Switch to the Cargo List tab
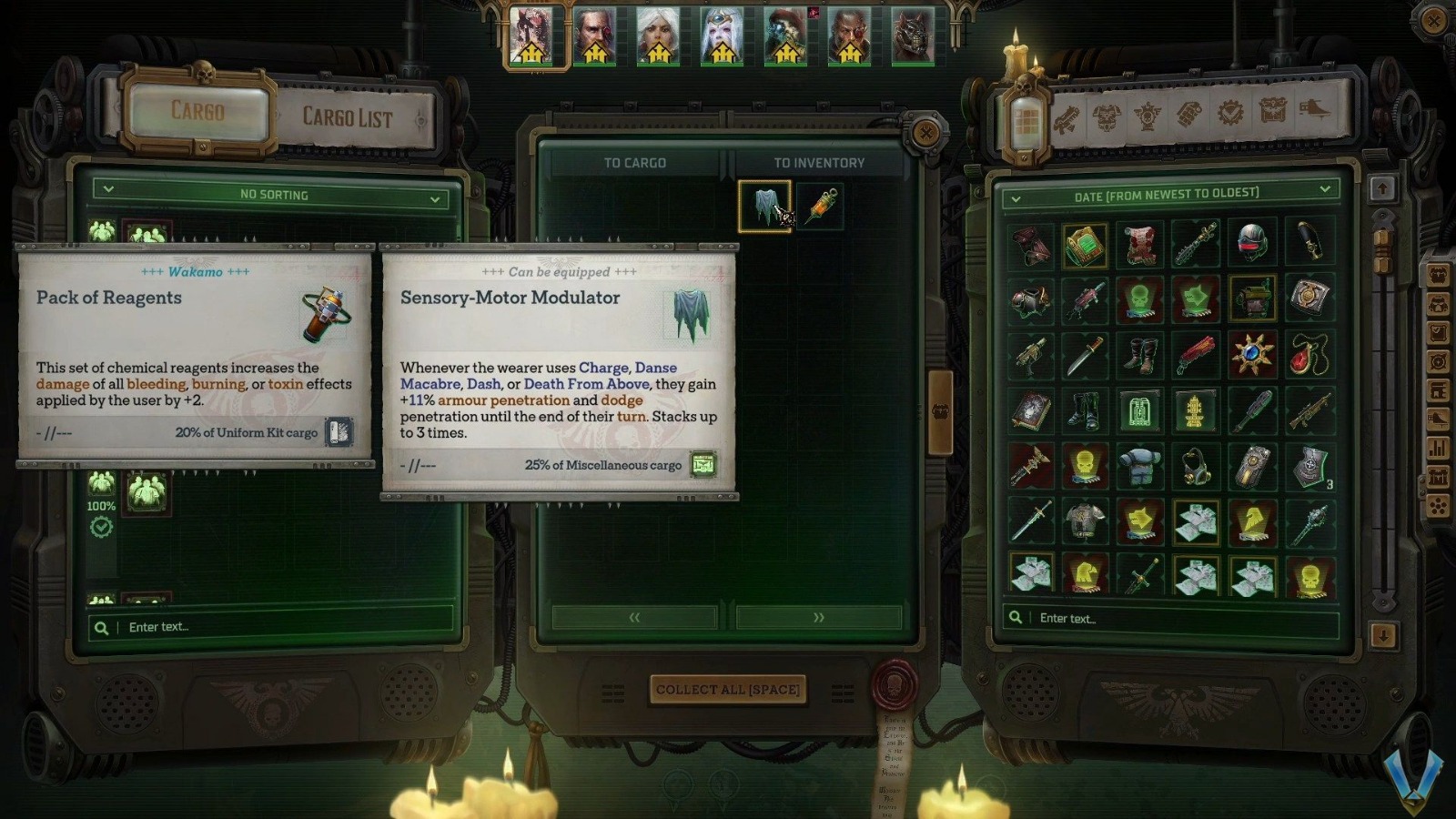The width and height of the screenshot is (1456, 819). click(348, 116)
